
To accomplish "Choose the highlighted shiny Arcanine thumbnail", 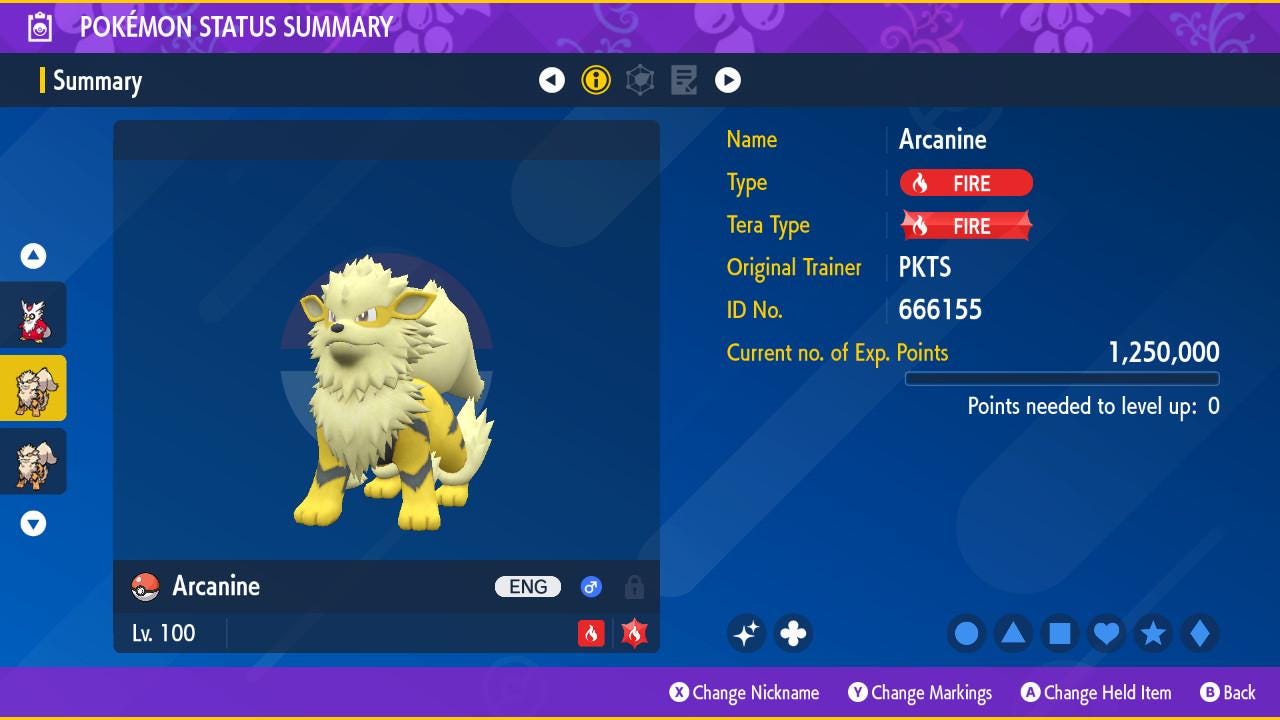I will pos(33,388).
